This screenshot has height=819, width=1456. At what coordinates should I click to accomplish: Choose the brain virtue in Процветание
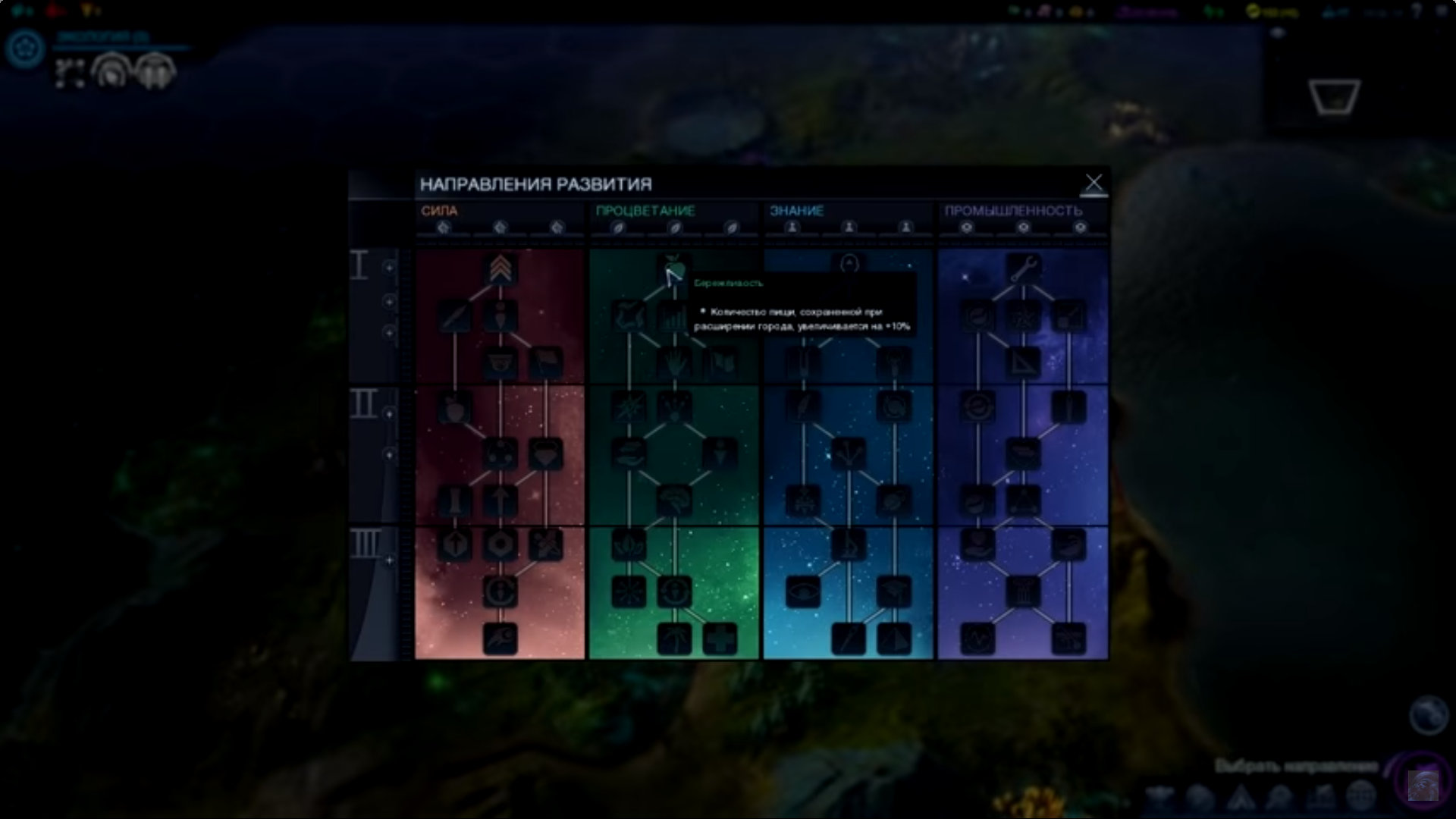(x=673, y=500)
